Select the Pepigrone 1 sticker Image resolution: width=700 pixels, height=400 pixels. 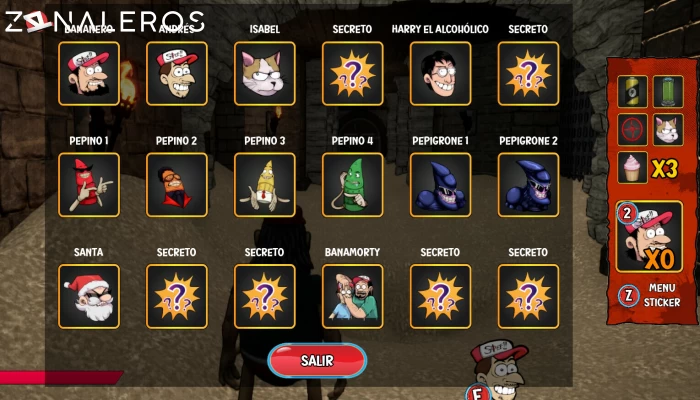(x=441, y=185)
